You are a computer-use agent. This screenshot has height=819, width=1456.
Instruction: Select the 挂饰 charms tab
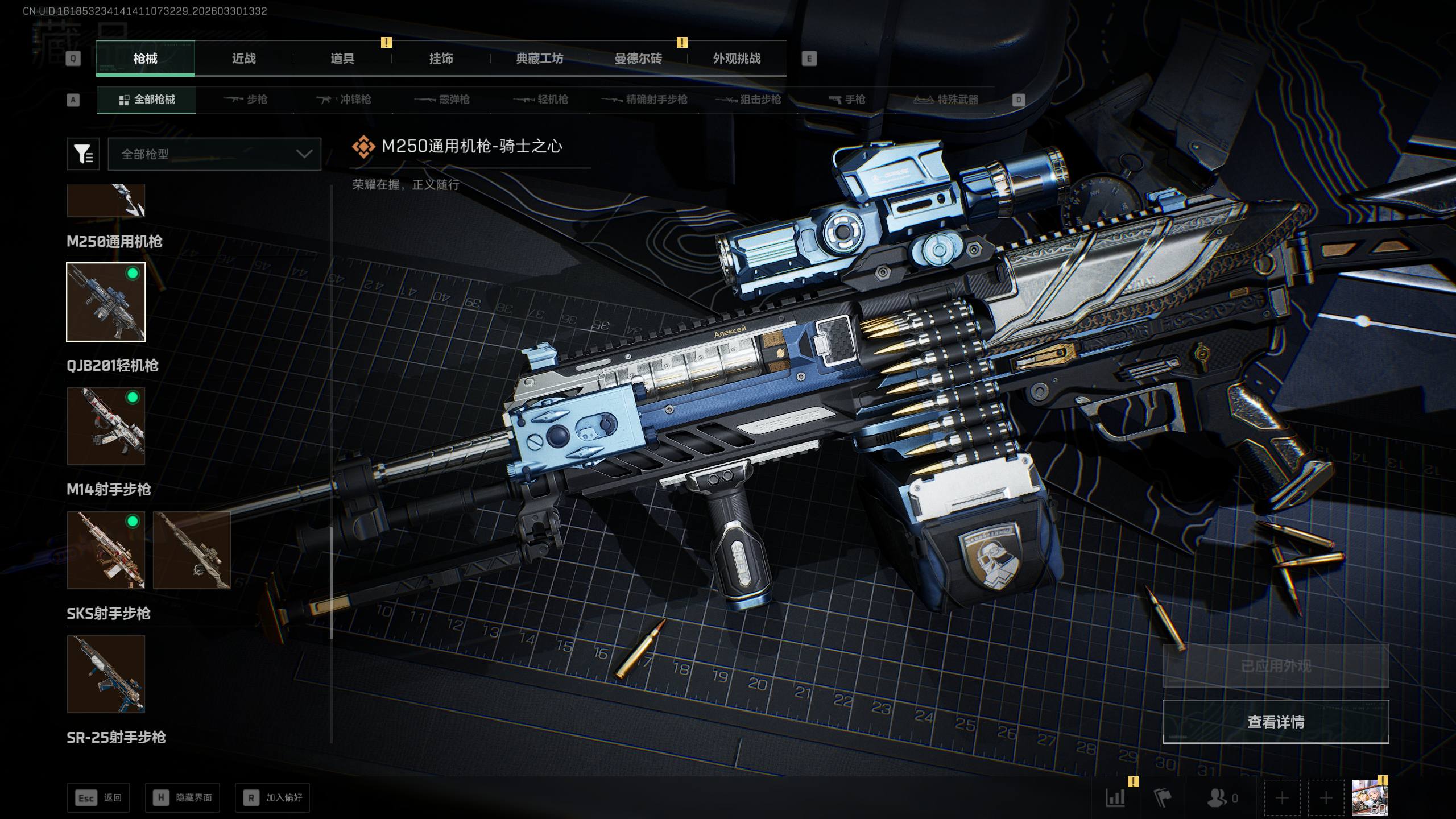[441, 59]
